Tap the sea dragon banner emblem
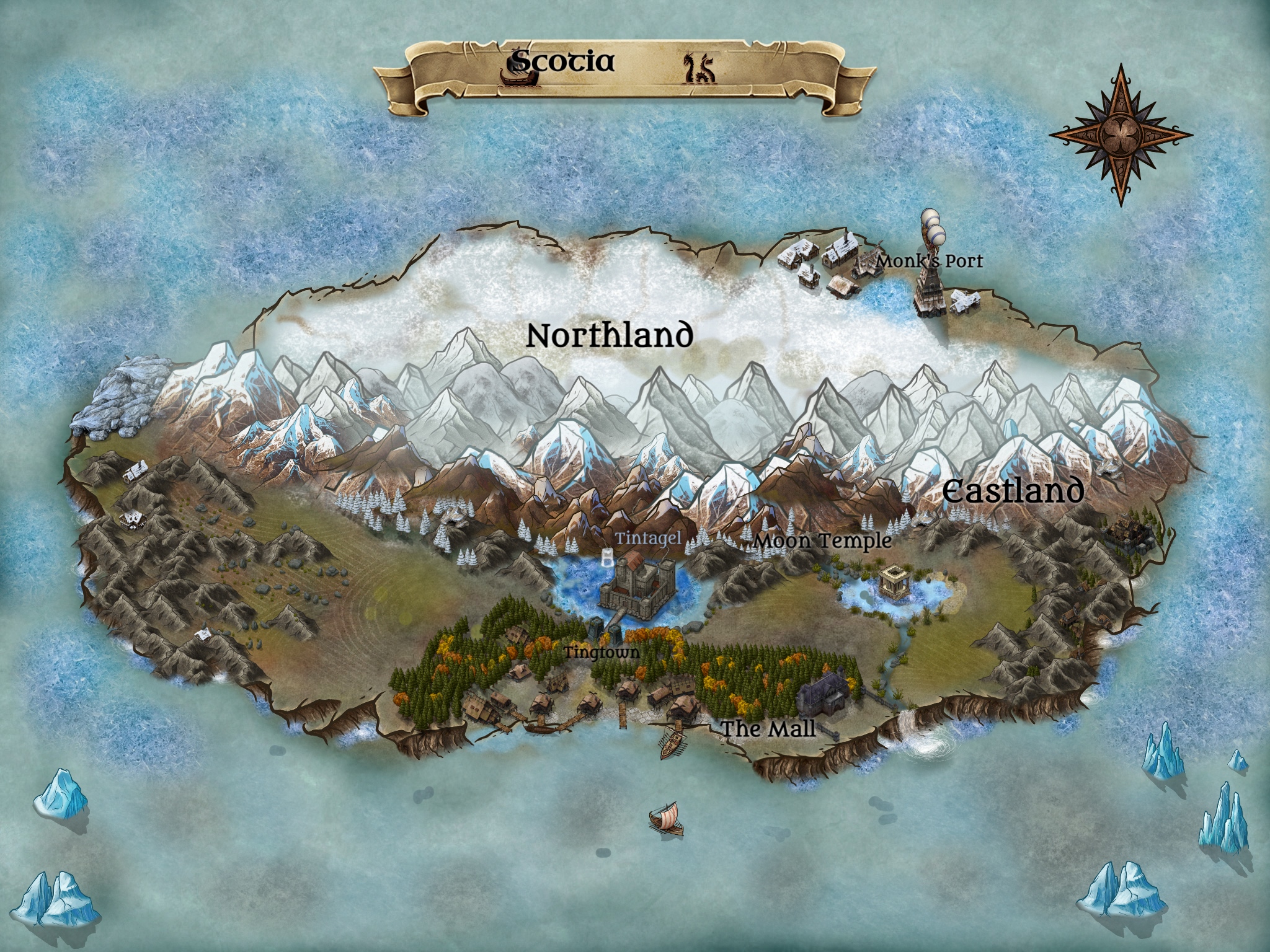This screenshot has height=952, width=1270. click(699, 68)
